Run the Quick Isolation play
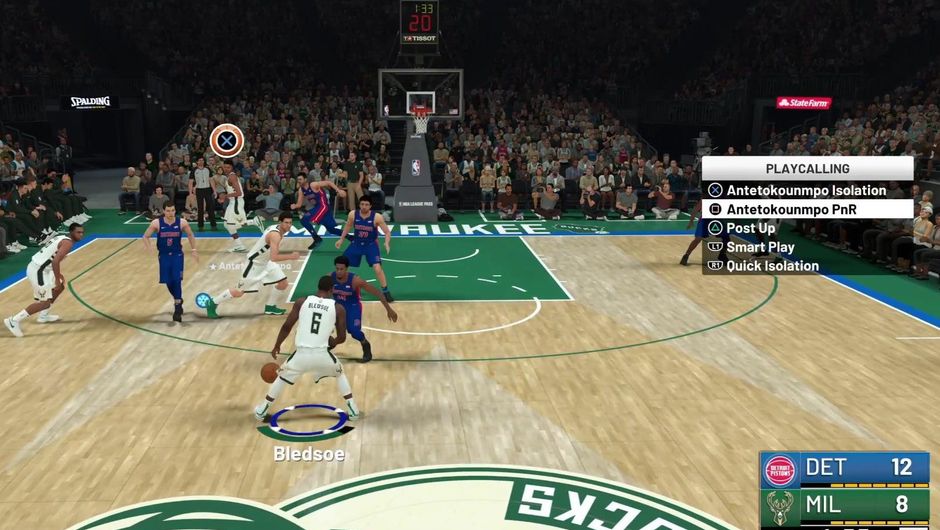The image size is (940, 530). (x=772, y=266)
